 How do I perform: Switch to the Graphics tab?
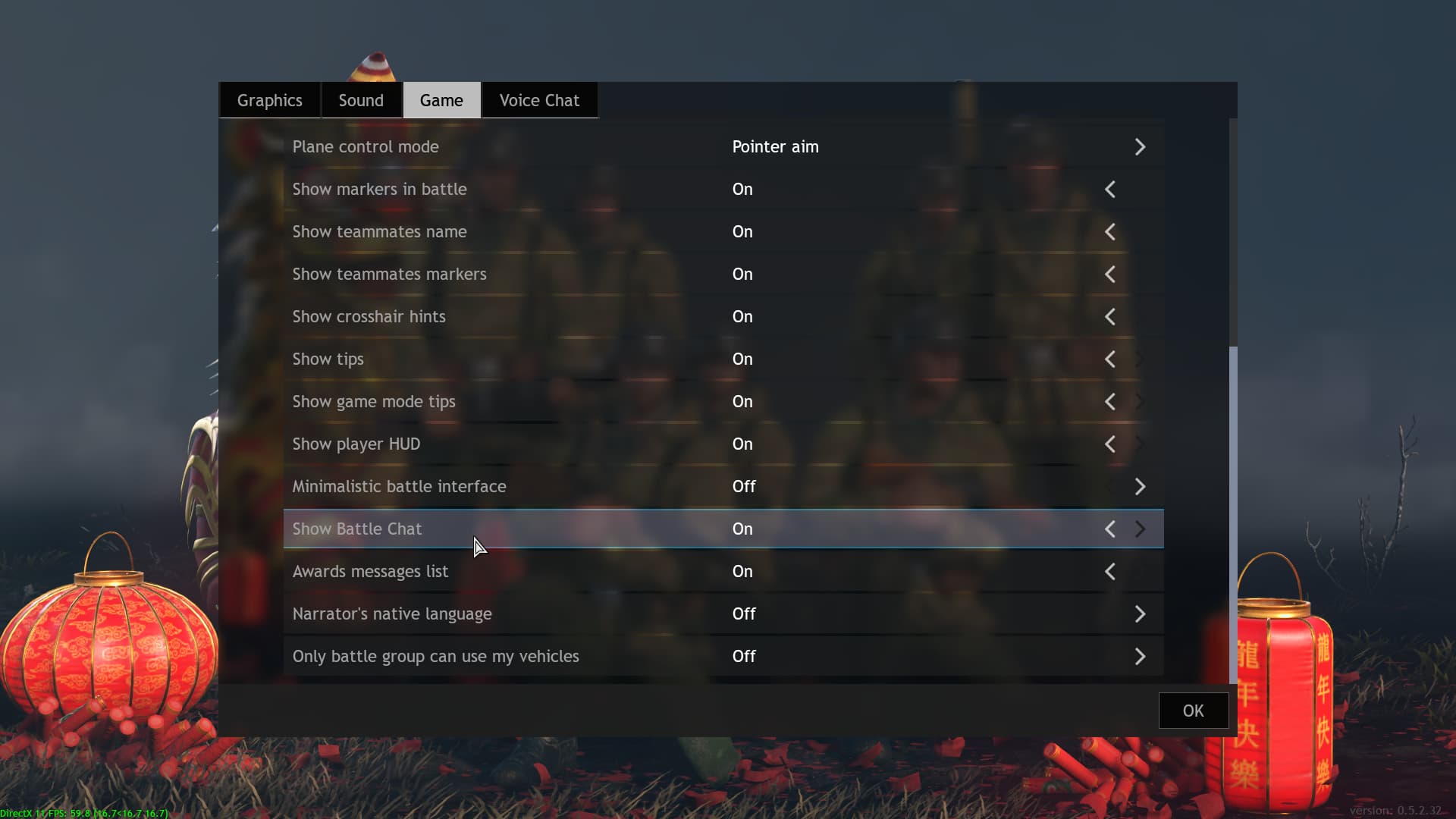pos(269,99)
